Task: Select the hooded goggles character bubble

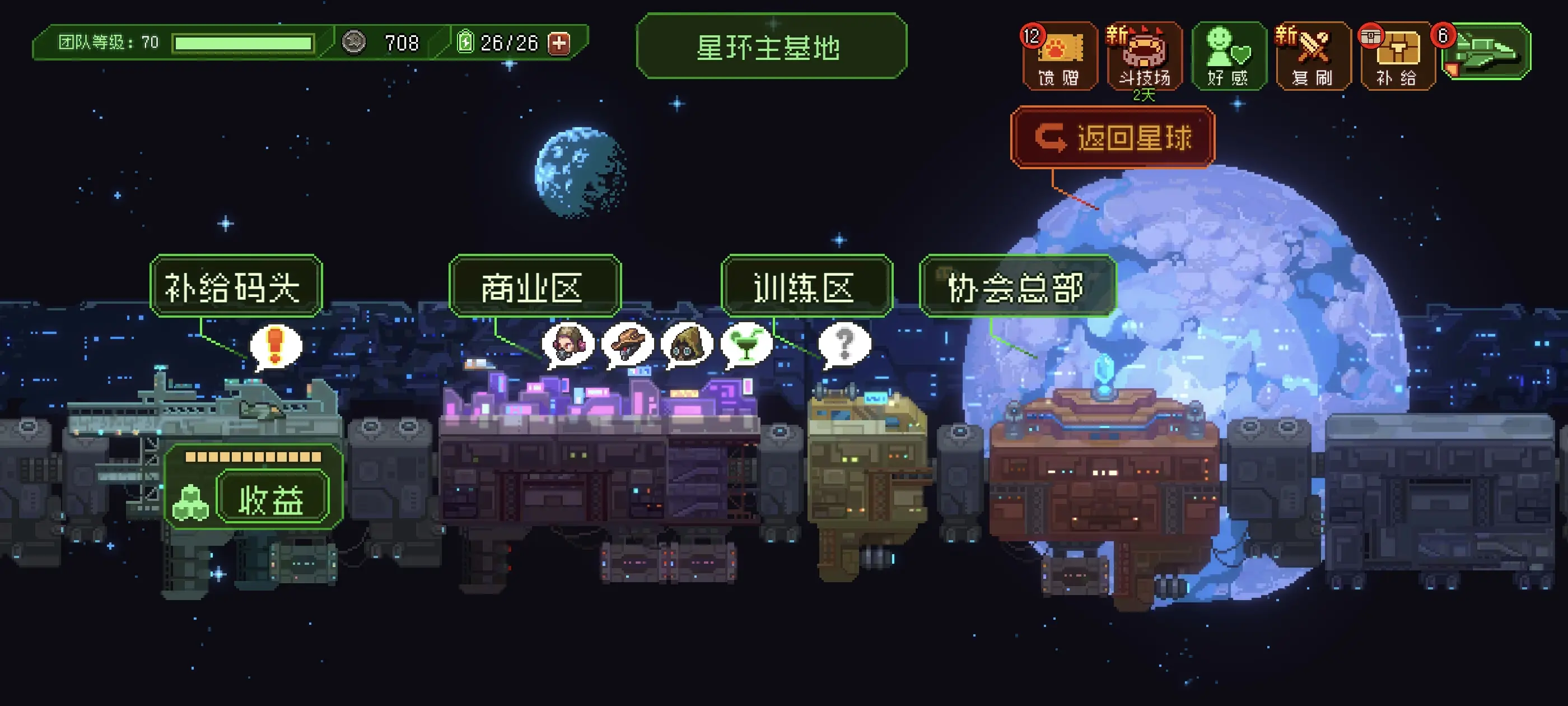Action: tap(687, 344)
